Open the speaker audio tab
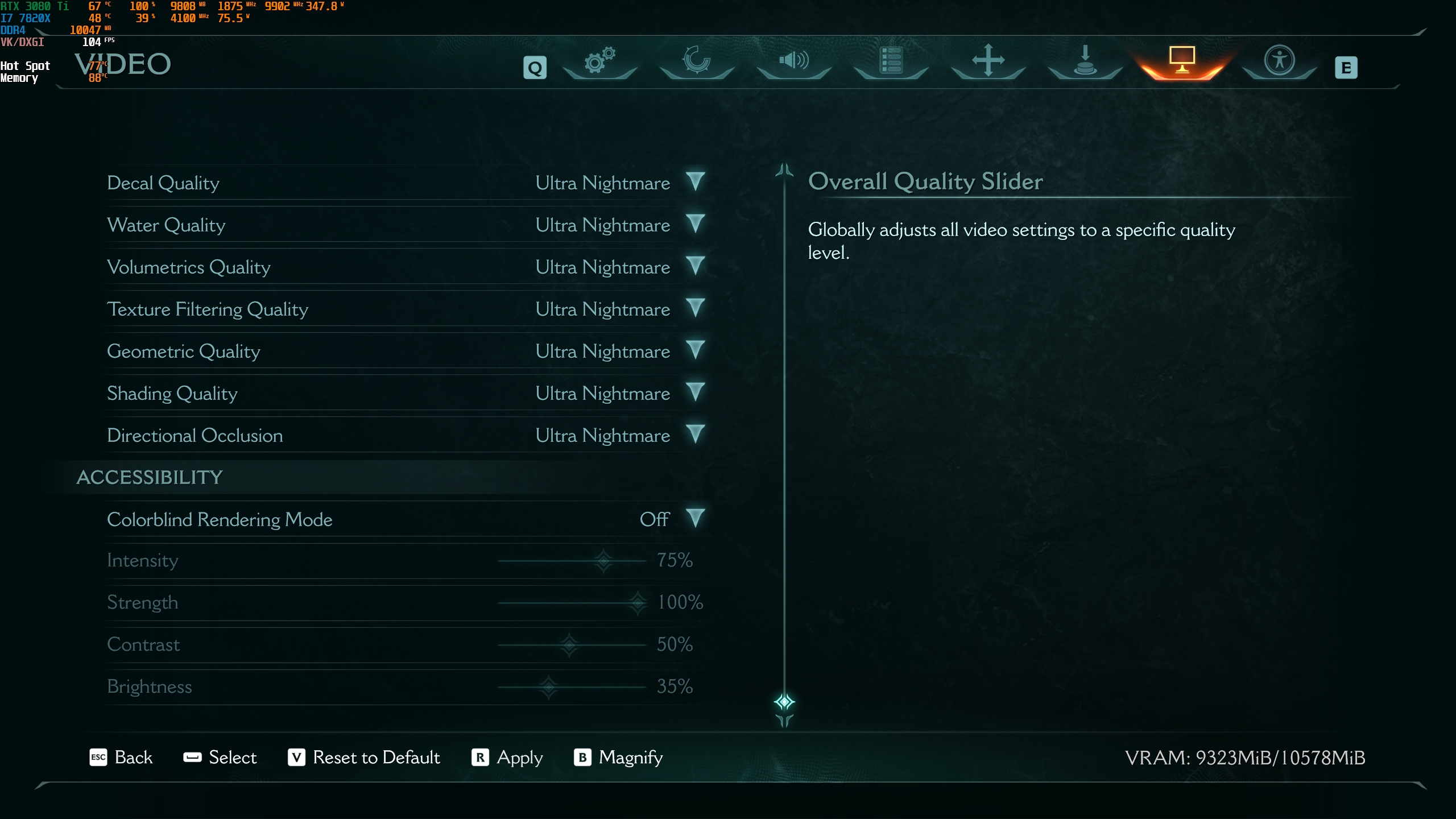Viewport: 1456px width, 819px height. [x=794, y=60]
